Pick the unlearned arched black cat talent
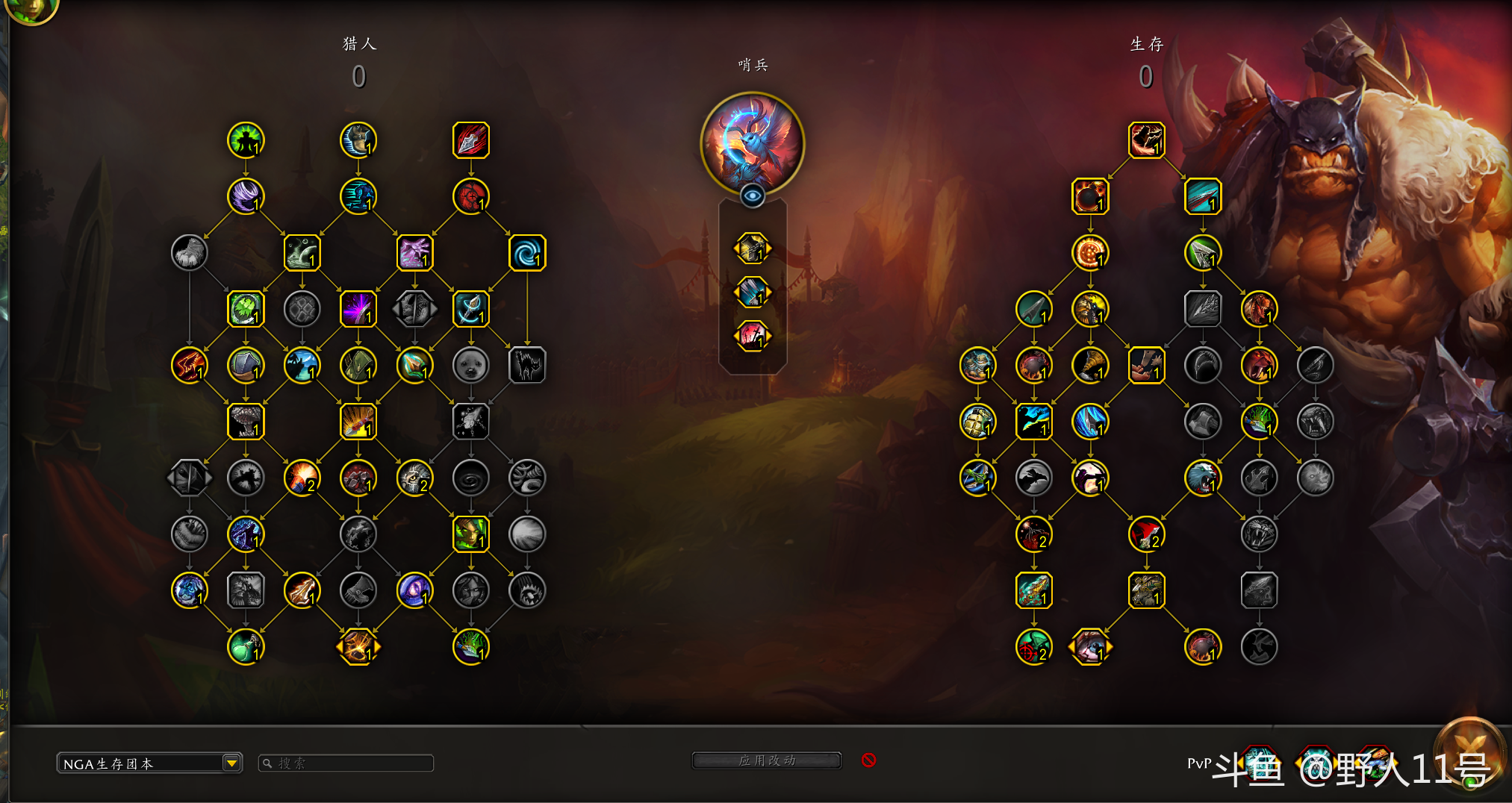Image resolution: width=1512 pixels, height=803 pixels. pyautogui.click(x=527, y=366)
